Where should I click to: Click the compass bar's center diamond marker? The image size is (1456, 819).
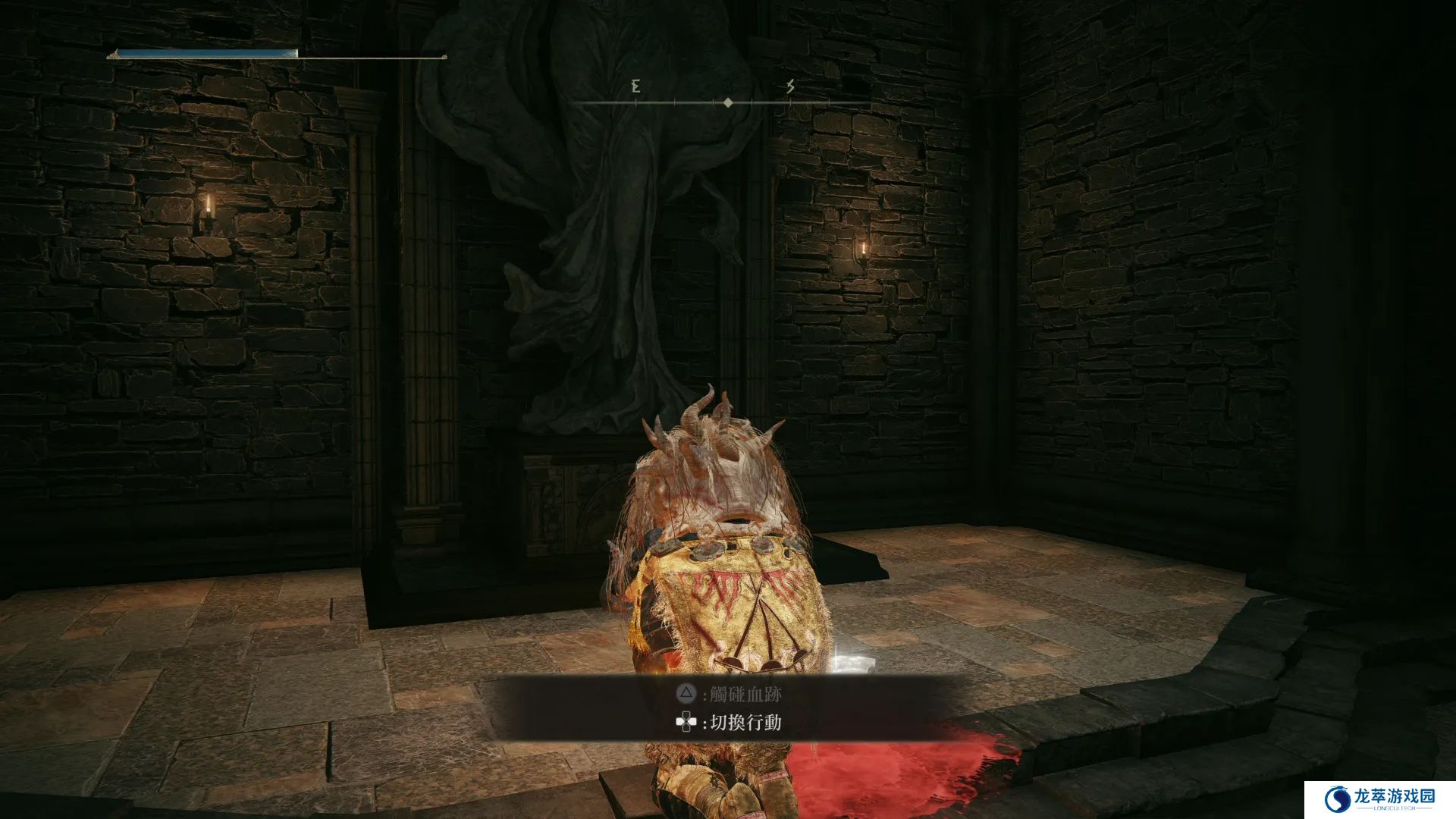coord(728,102)
